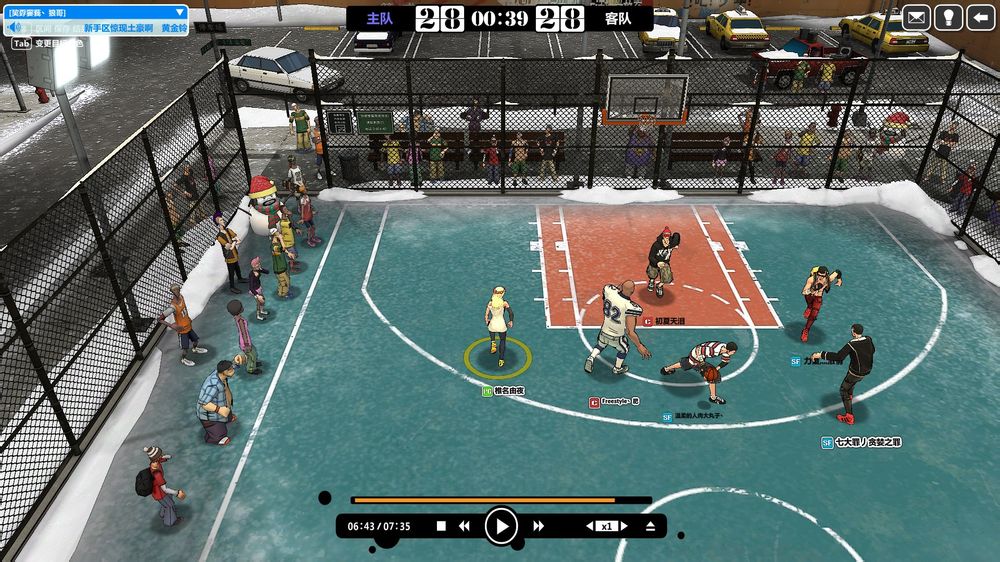Open the mail envelope icon
The image size is (1000, 562).
click(x=916, y=17)
